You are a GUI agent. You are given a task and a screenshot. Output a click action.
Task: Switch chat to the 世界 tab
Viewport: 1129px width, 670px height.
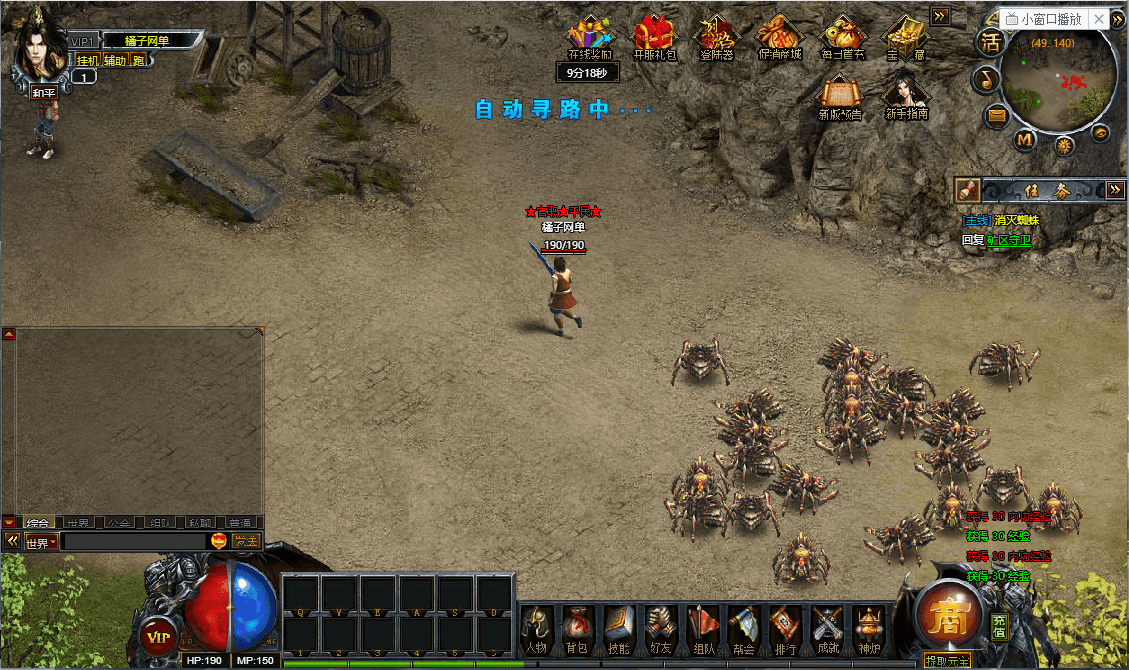coord(76,523)
